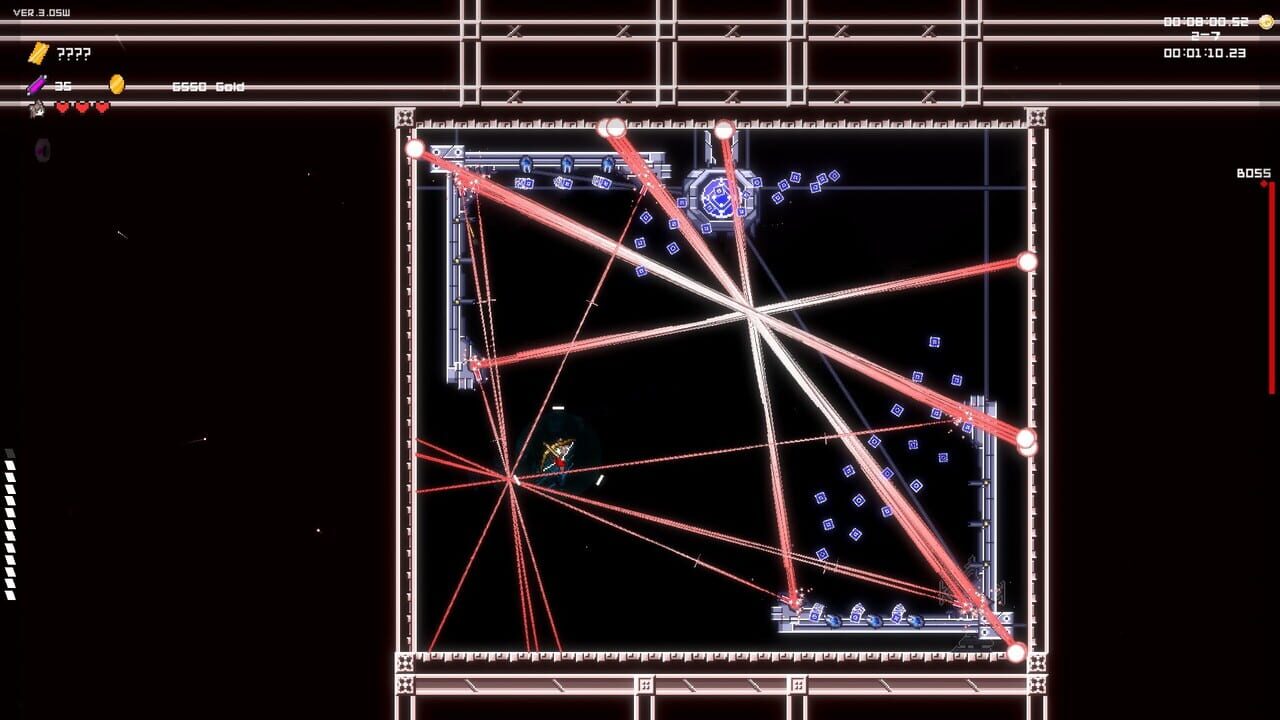Click the gold bar "????" item icon

coord(39,52)
